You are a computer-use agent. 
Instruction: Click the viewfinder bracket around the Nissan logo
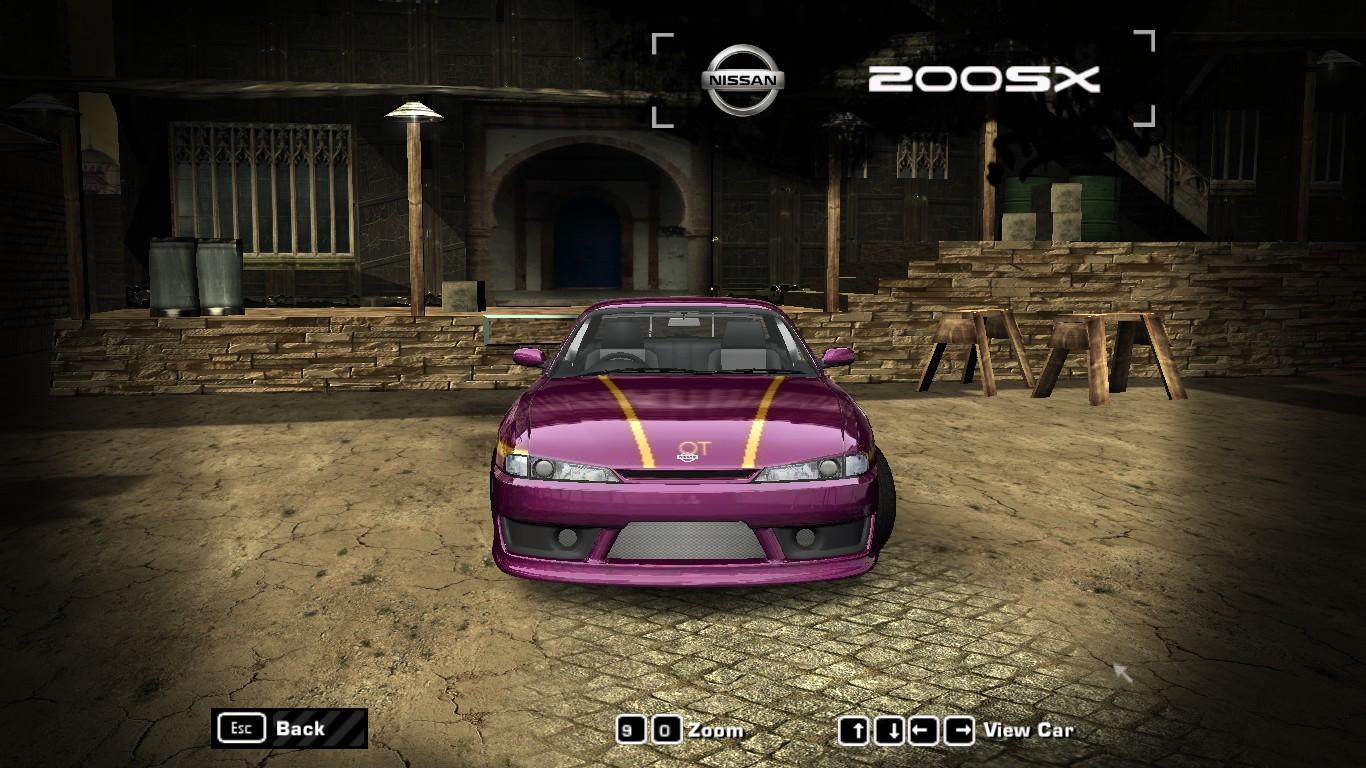tap(662, 42)
